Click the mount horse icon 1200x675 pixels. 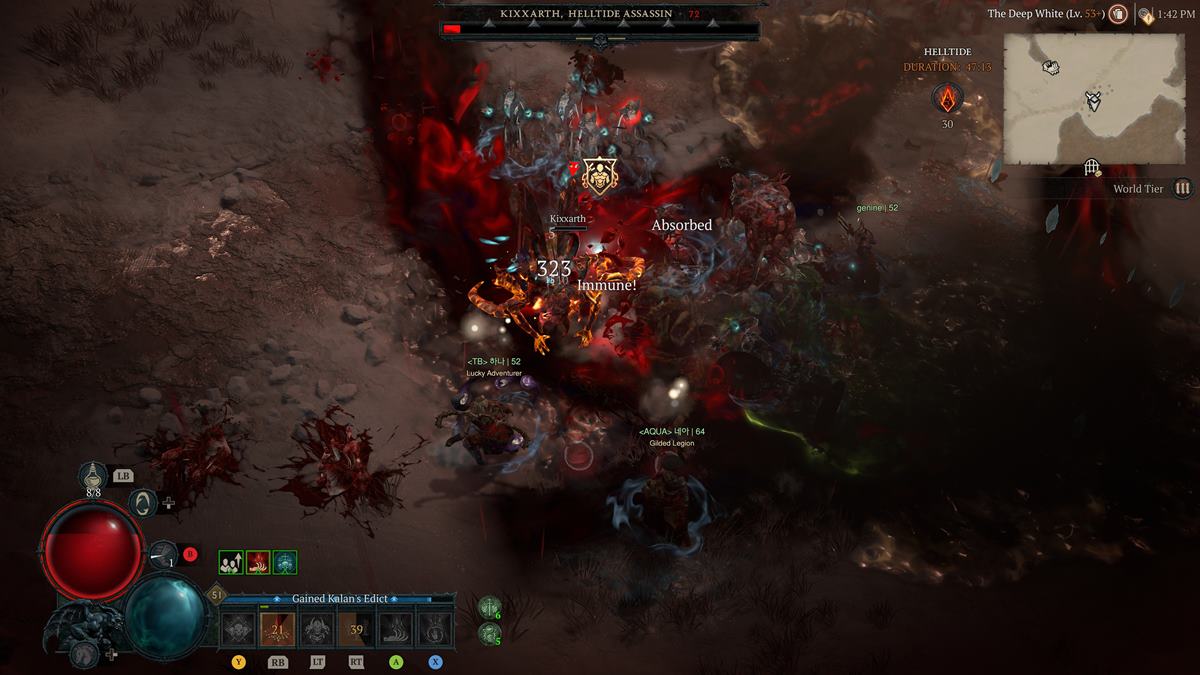pyautogui.click(x=85, y=653)
